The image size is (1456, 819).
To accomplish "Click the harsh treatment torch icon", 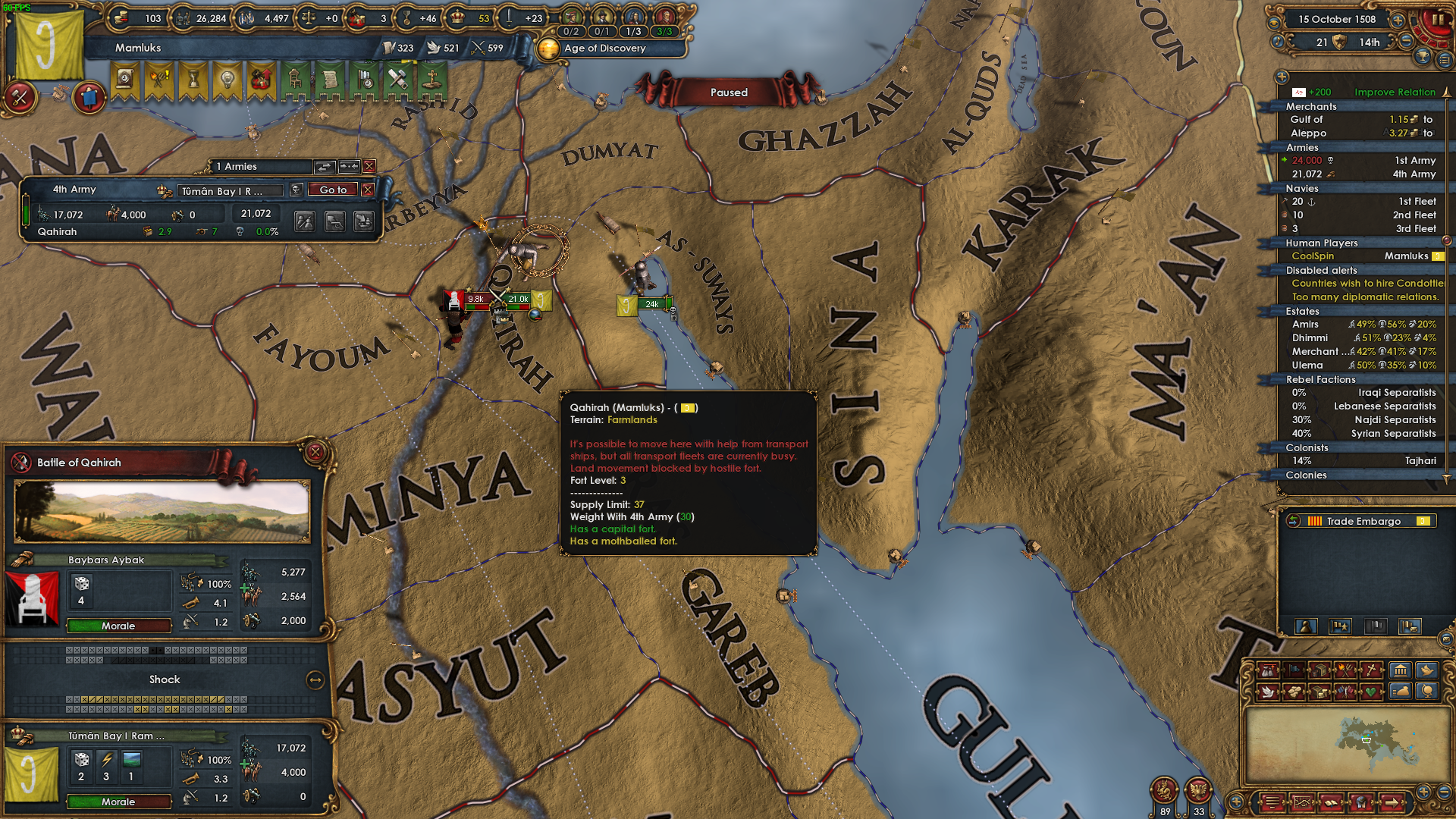I will pyautogui.click(x=1344, y=671).
